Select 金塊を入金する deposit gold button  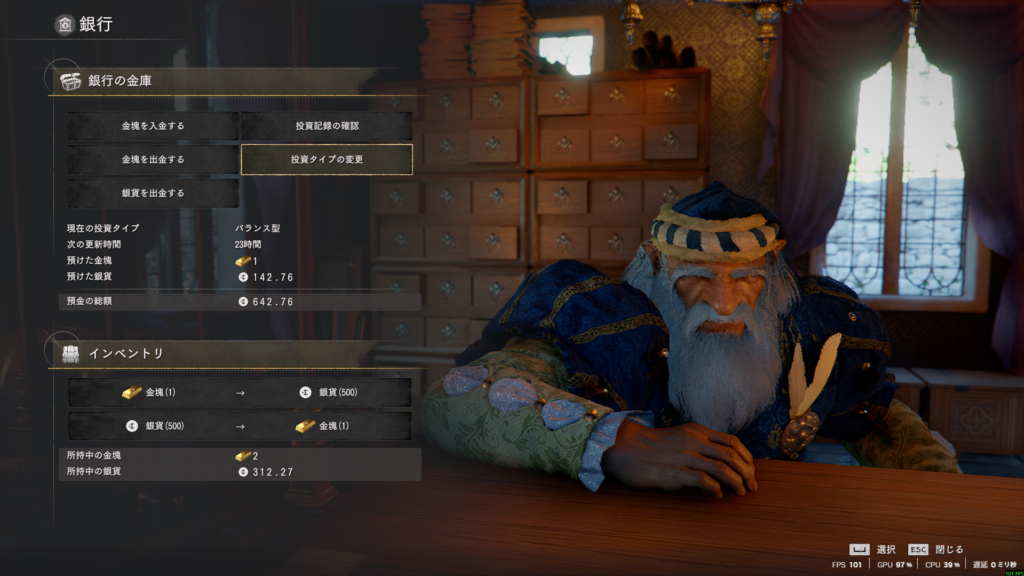point(153,126)
